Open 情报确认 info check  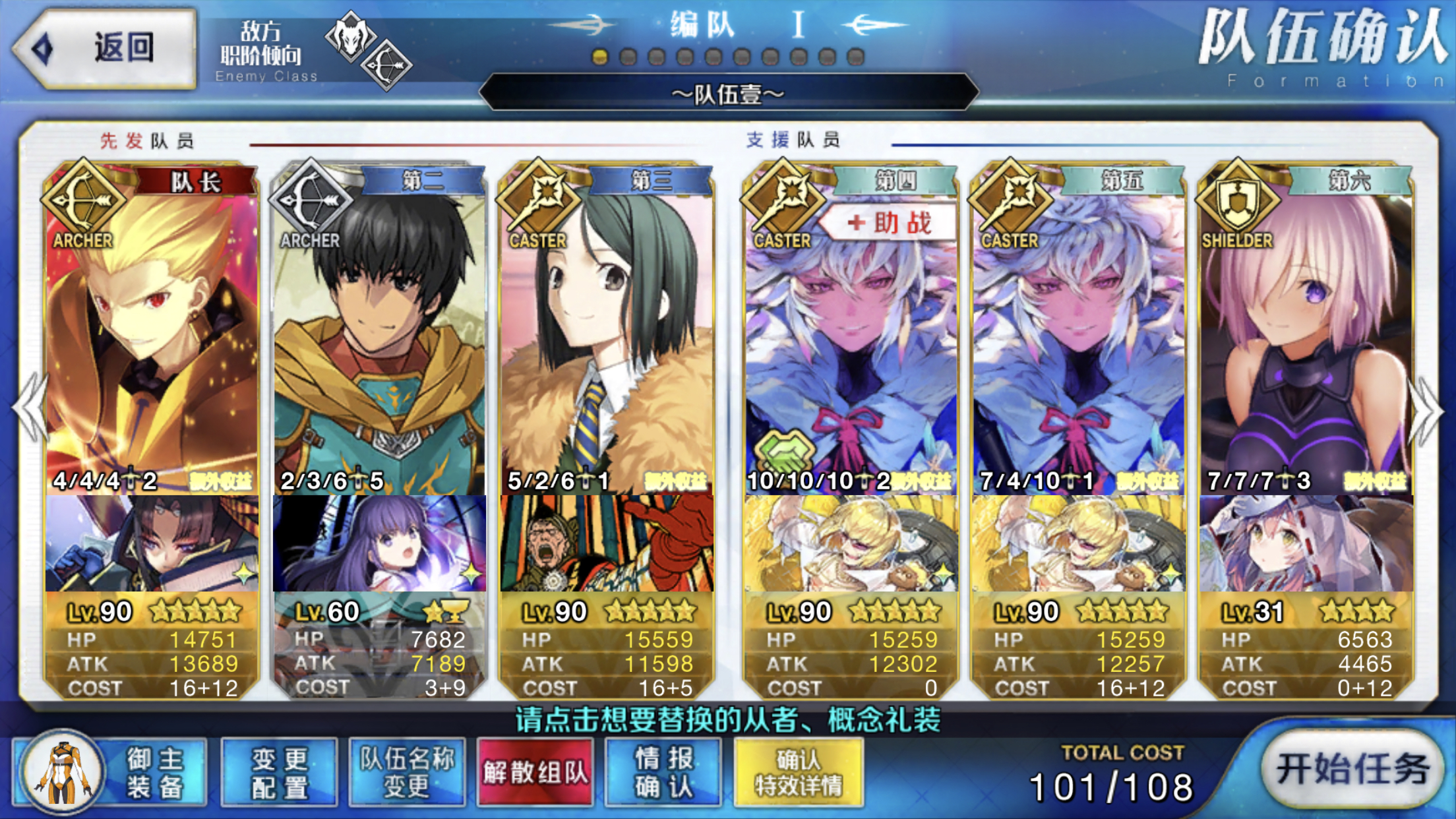(x=663, y=773)
